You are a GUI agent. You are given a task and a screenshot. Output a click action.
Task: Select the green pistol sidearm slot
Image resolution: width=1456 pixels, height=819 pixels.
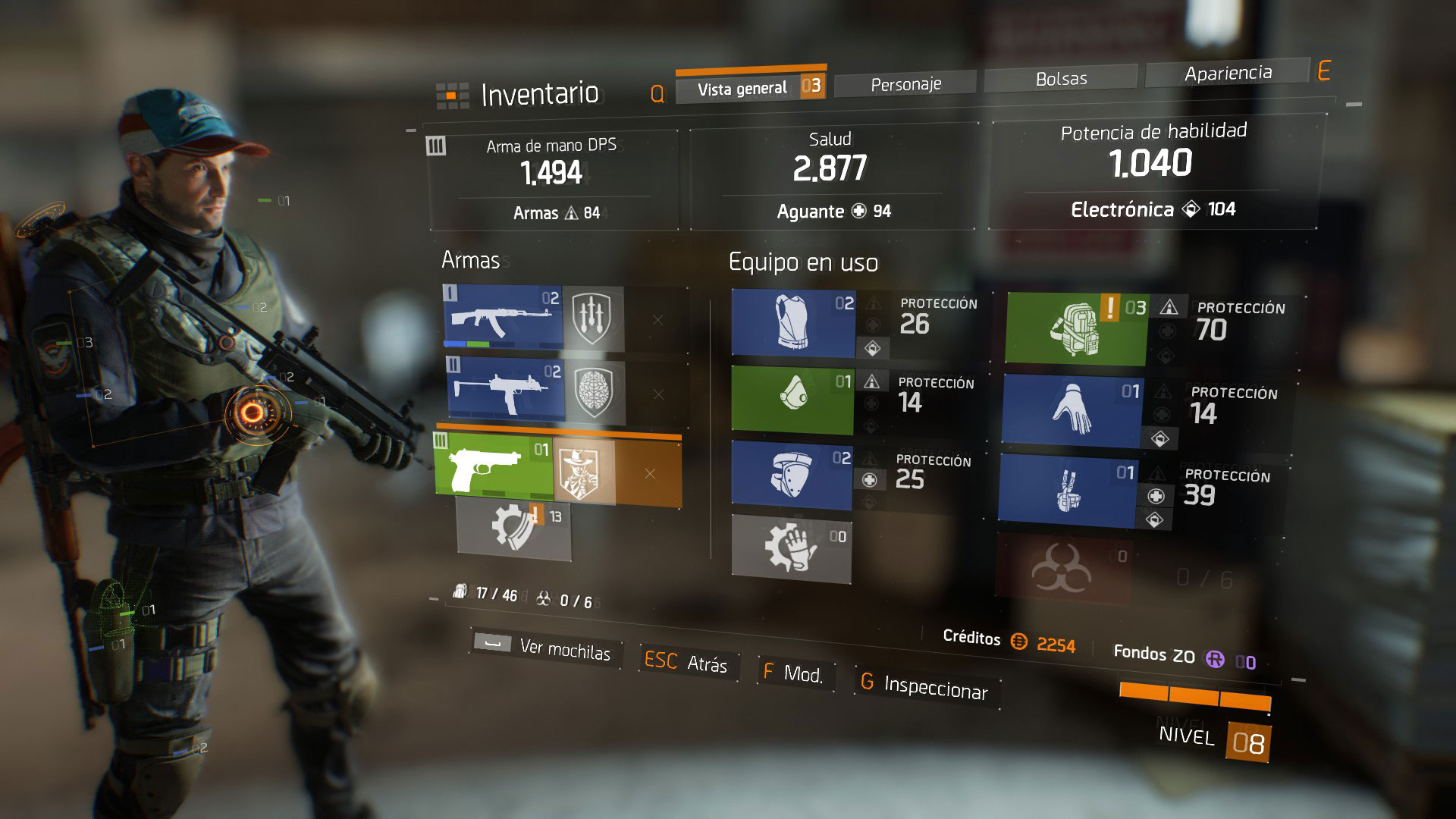pos(494,464)
